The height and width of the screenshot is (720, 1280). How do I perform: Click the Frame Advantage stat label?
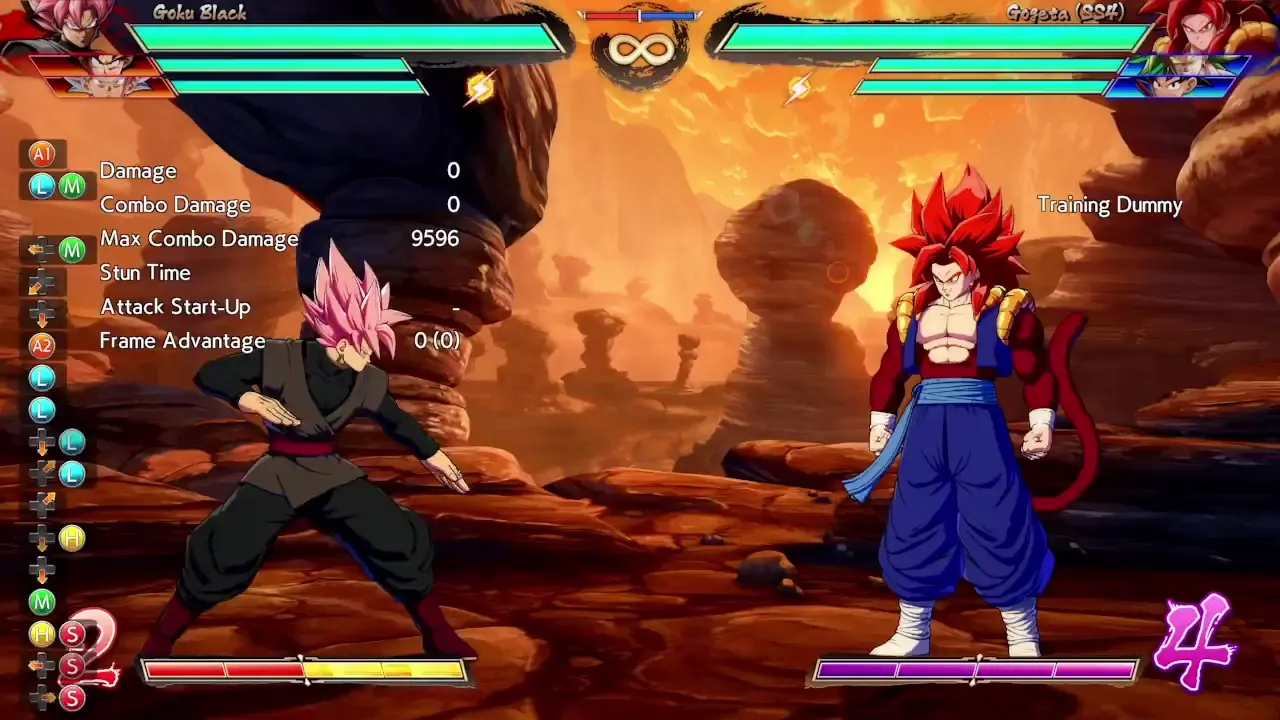(x=181, y=340)
